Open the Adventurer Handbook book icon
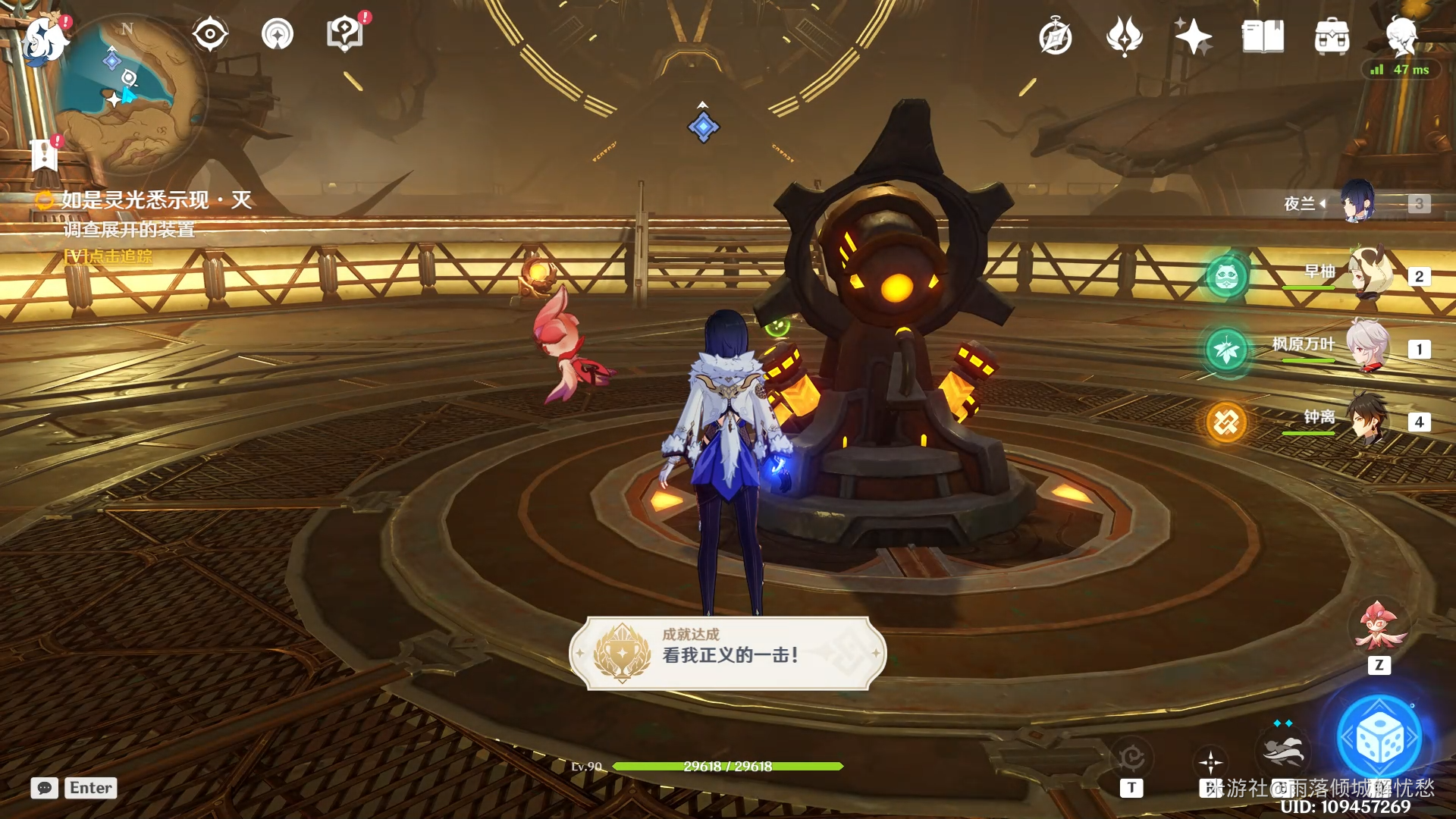The image size is (1456, 819). pos(1263,37)
